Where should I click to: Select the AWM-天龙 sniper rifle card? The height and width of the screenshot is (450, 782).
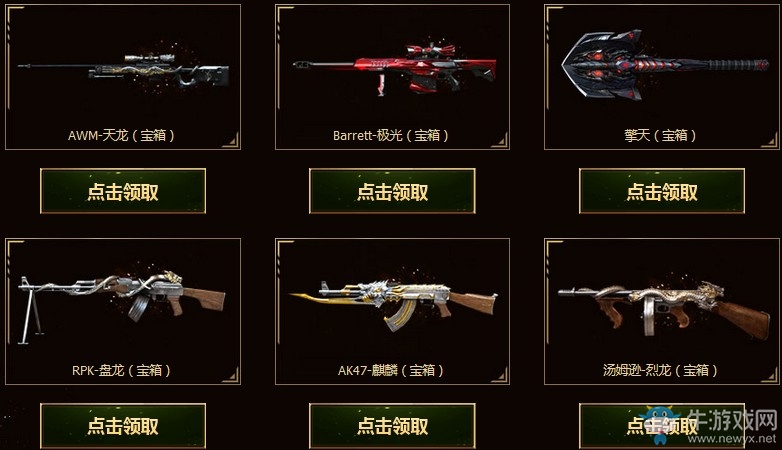(123, 76)
